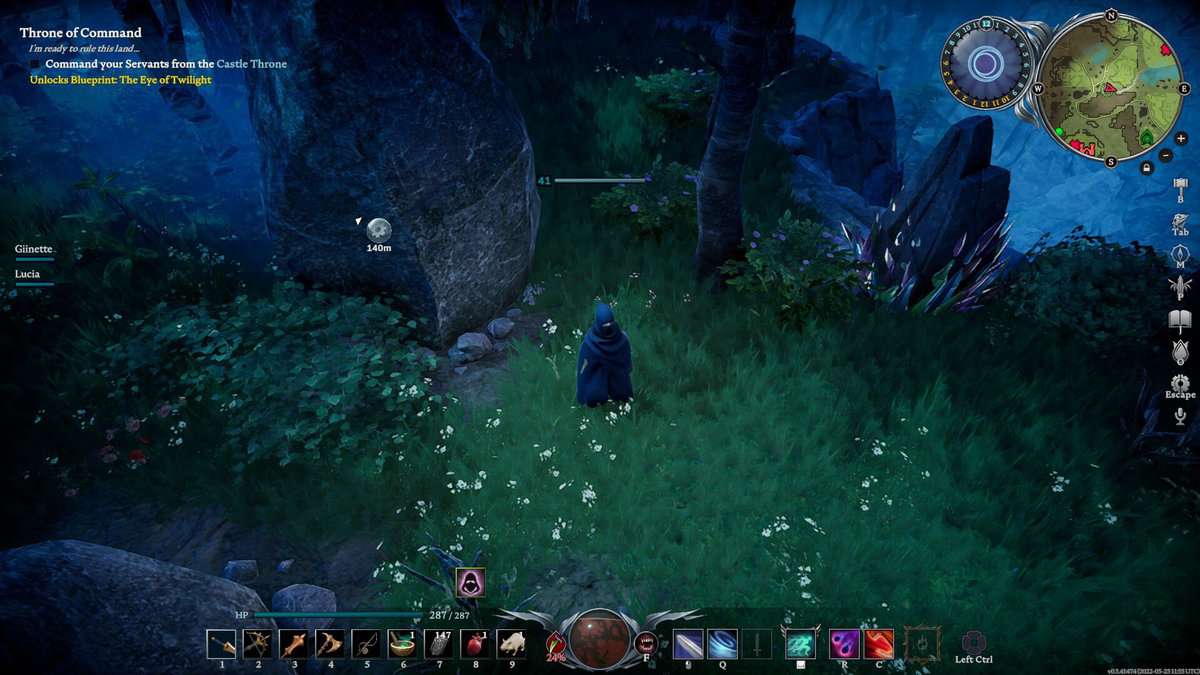This screenshot has height=675, width=1200.
Task: Select the fishing pole in hotbar slot 5
Action: pos(366,644)
